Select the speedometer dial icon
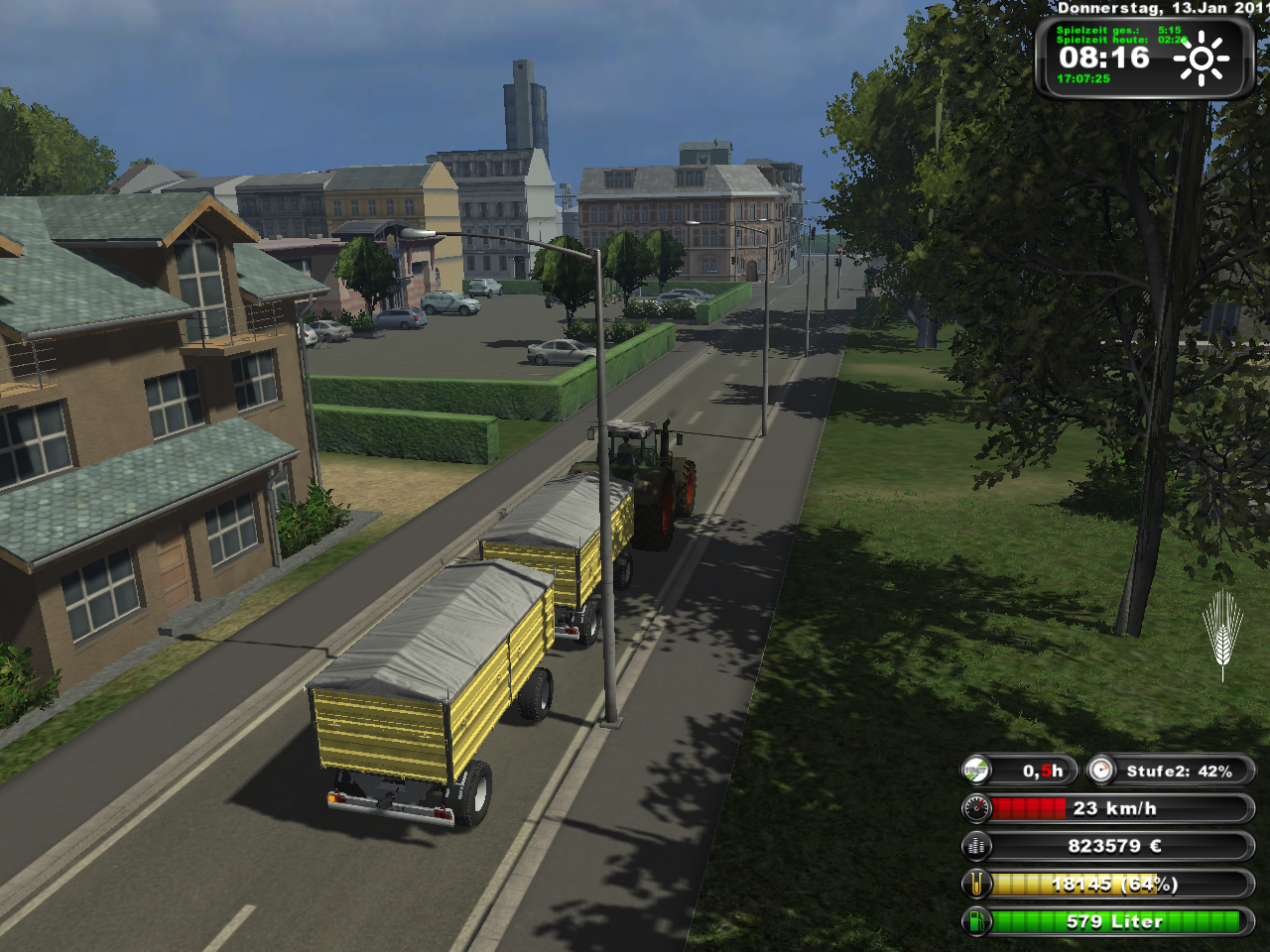This screenshot has width=1270, height=952. [x=977, y=808]
